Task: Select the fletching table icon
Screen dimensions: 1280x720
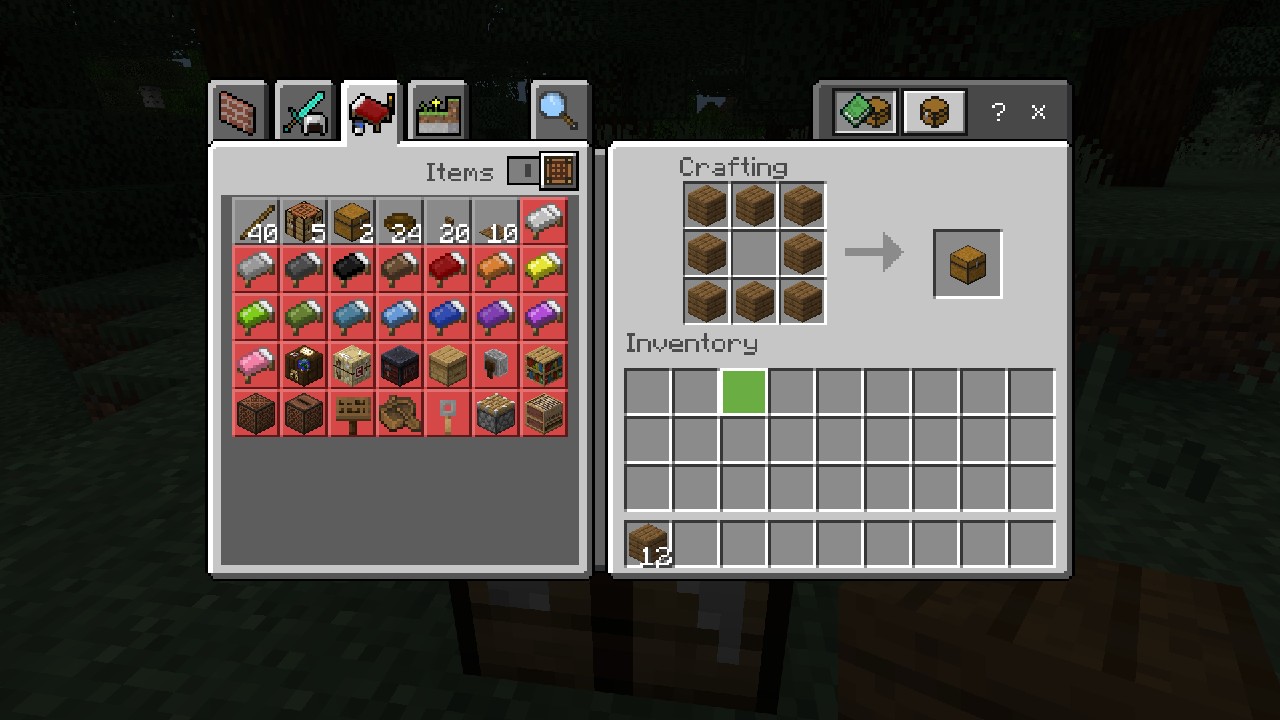Action: point(351,366)
